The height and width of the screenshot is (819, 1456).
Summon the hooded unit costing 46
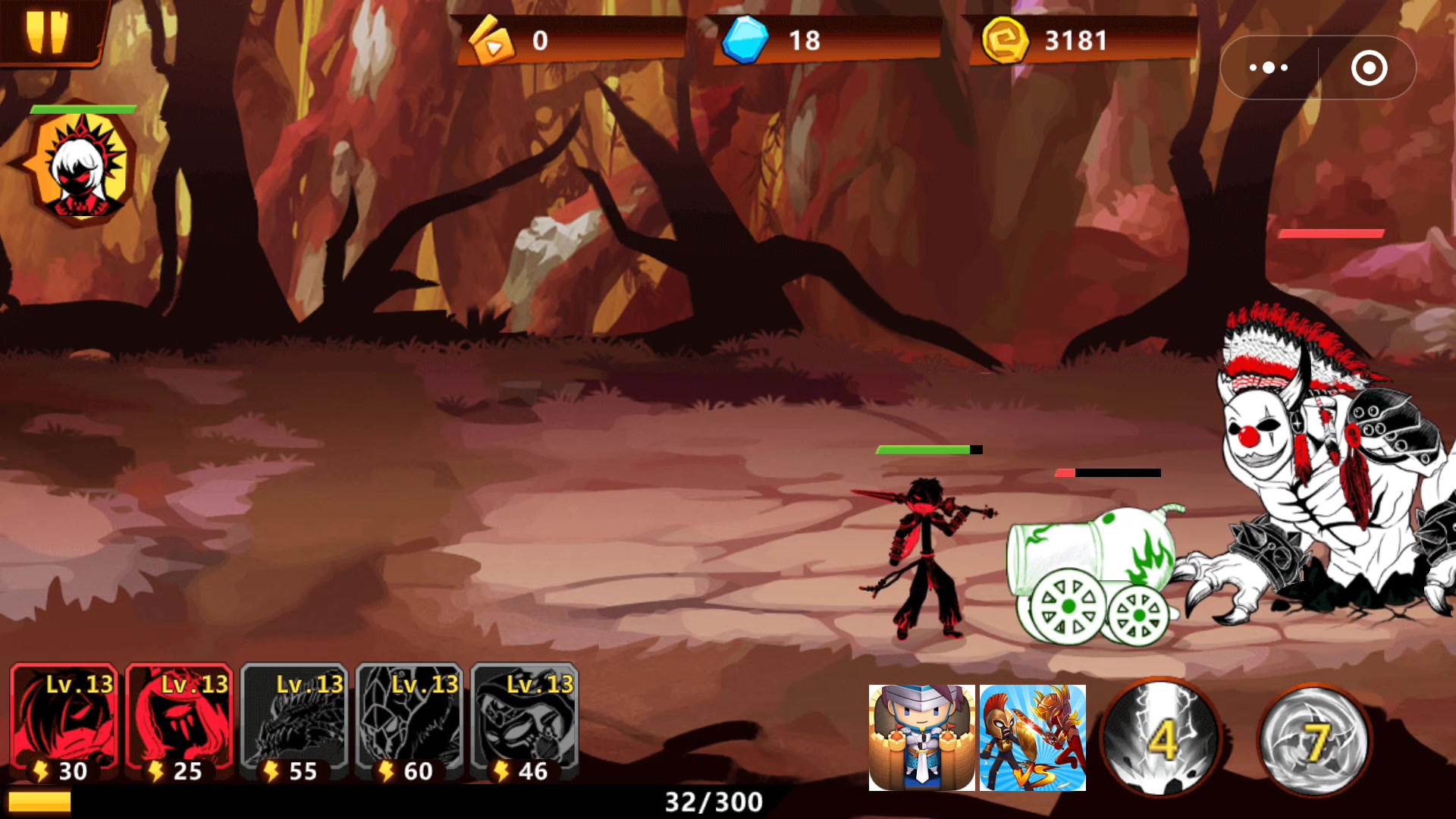click(526, 723)
